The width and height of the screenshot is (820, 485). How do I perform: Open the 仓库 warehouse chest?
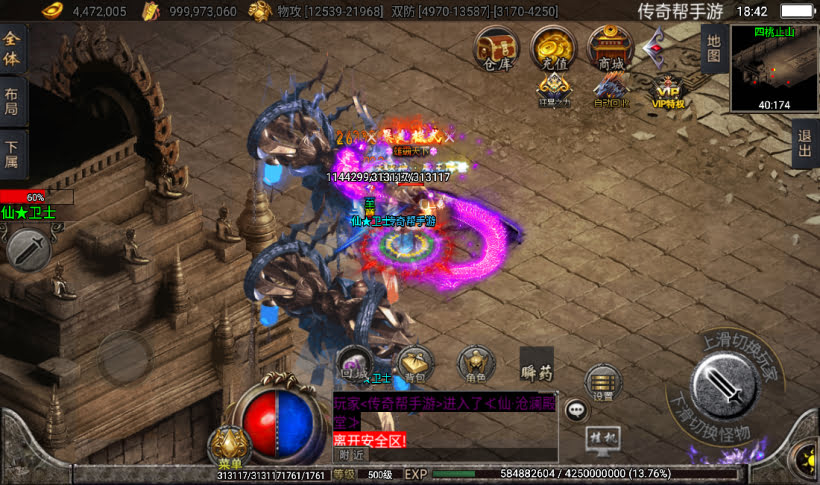point(496,47)
